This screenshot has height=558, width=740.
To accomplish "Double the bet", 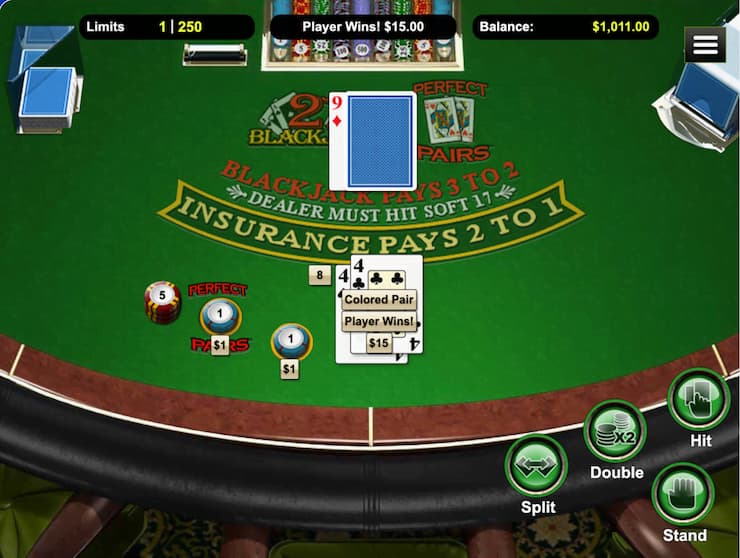I will [615, 431].
